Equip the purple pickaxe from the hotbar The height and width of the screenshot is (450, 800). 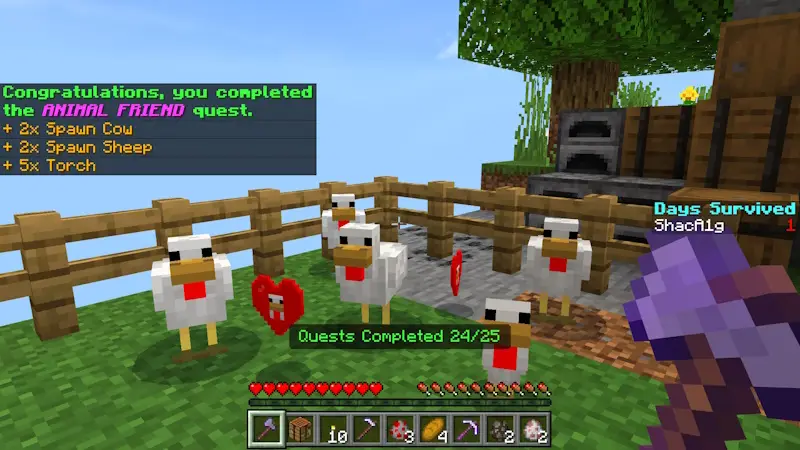pos(468,429)
